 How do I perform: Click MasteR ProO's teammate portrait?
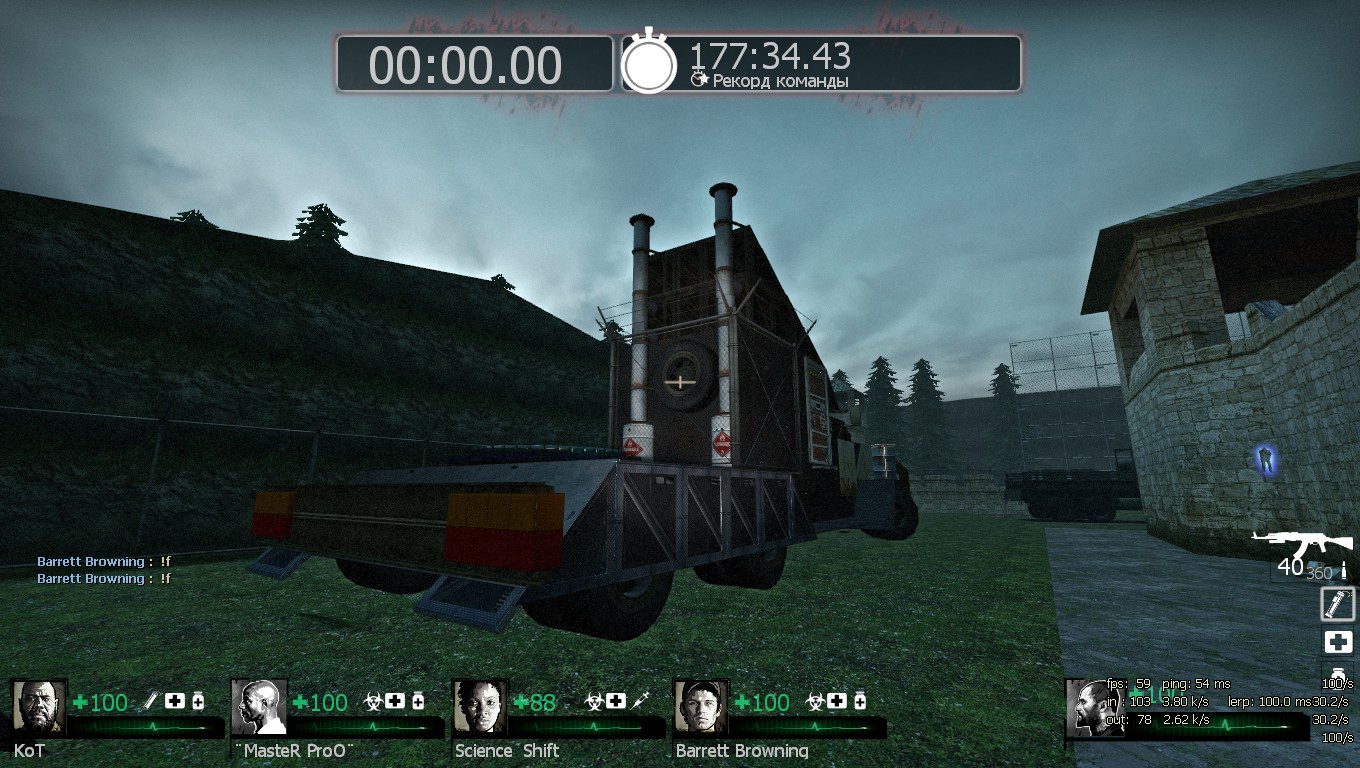click(259, 707)
